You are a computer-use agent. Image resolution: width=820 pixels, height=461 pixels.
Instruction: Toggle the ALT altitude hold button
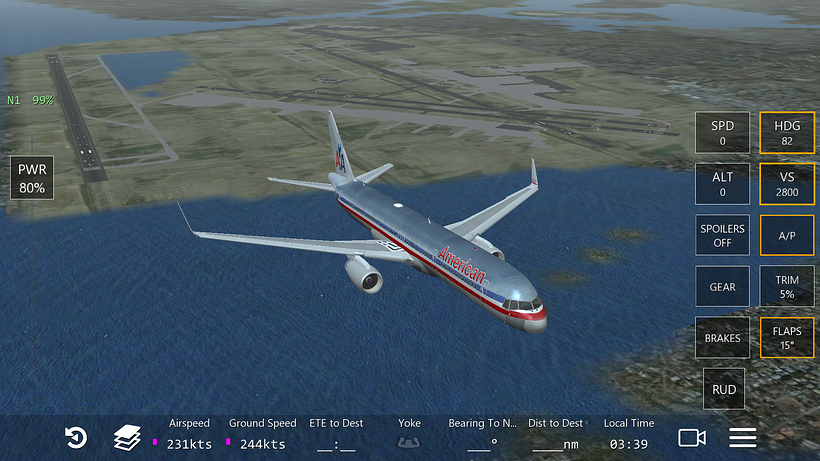click(722, 184)
